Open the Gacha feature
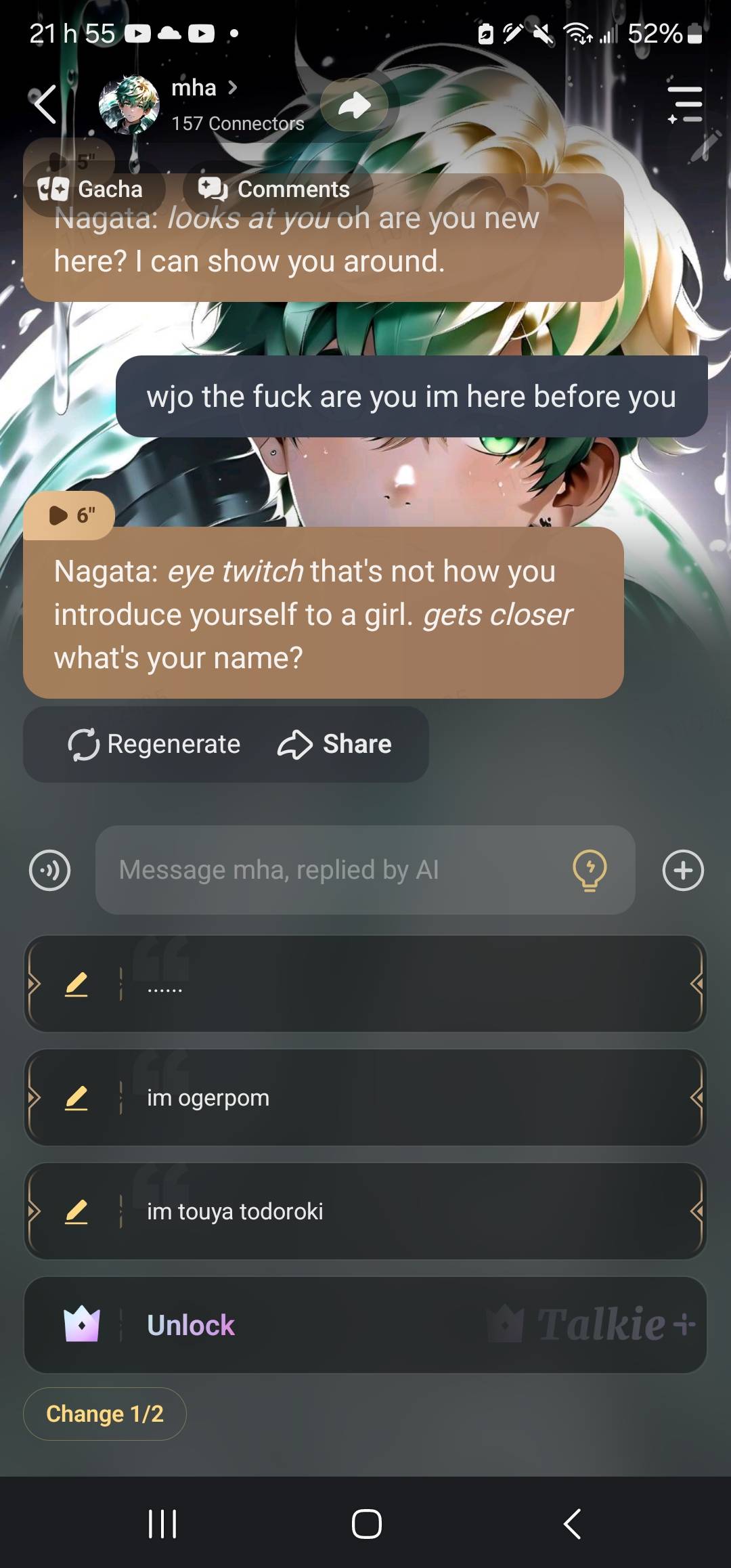The image size is (731, 1568). [91, 189]
